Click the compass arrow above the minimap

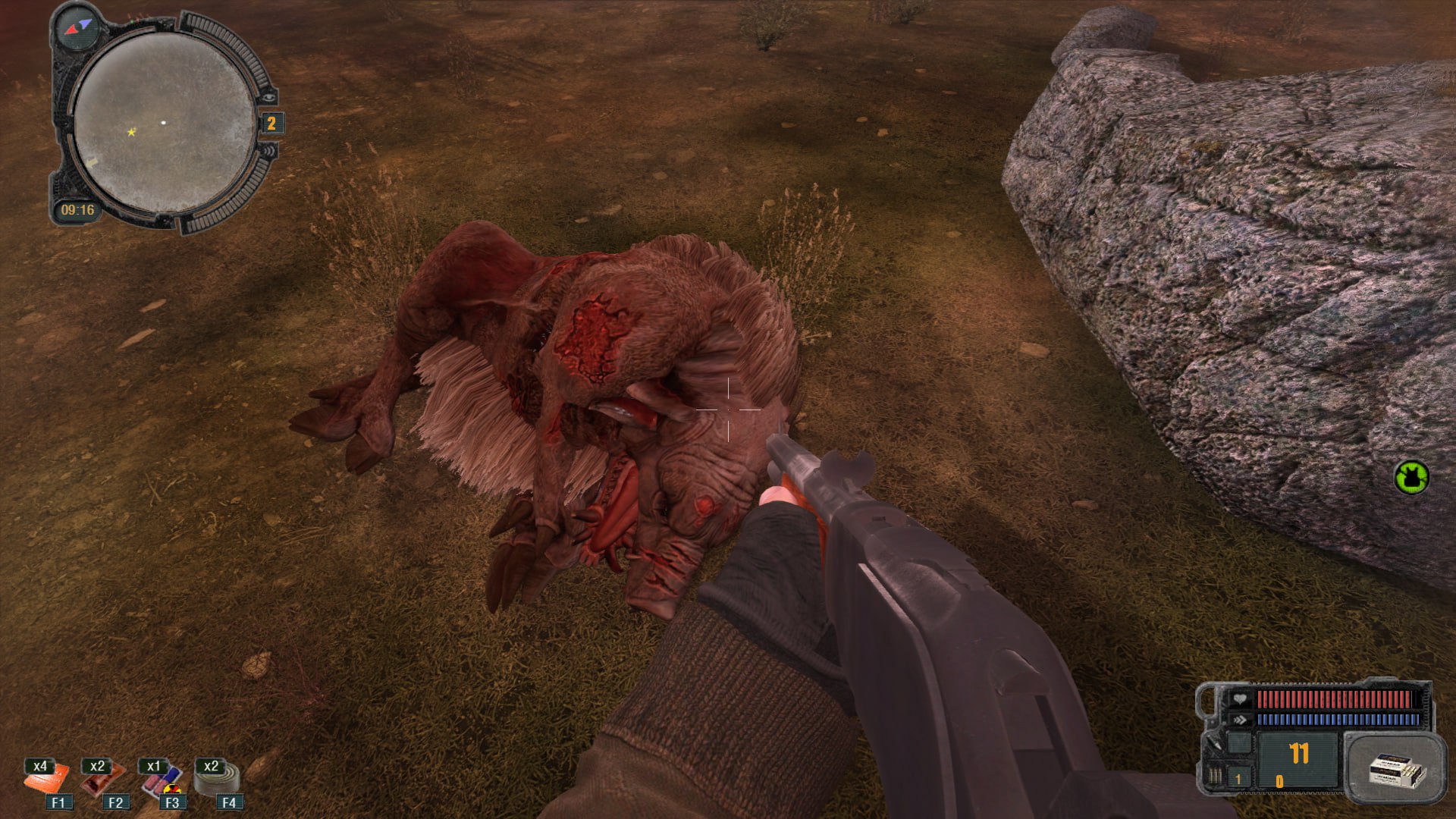click(78, 27)
